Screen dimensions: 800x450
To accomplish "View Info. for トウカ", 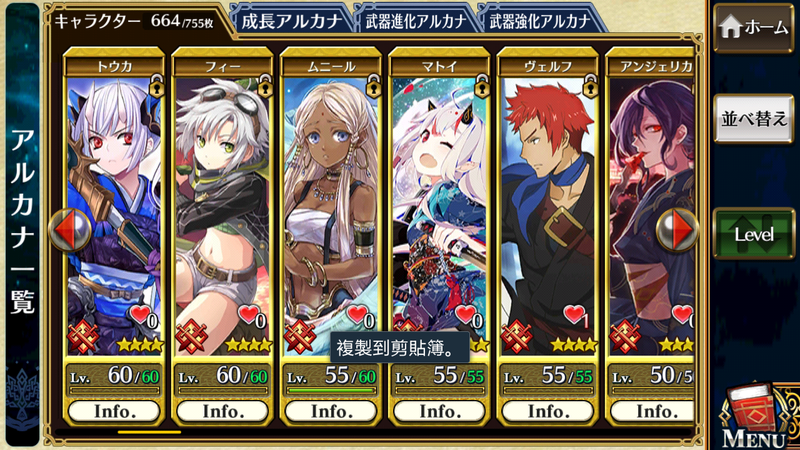I will coord(113,411).
